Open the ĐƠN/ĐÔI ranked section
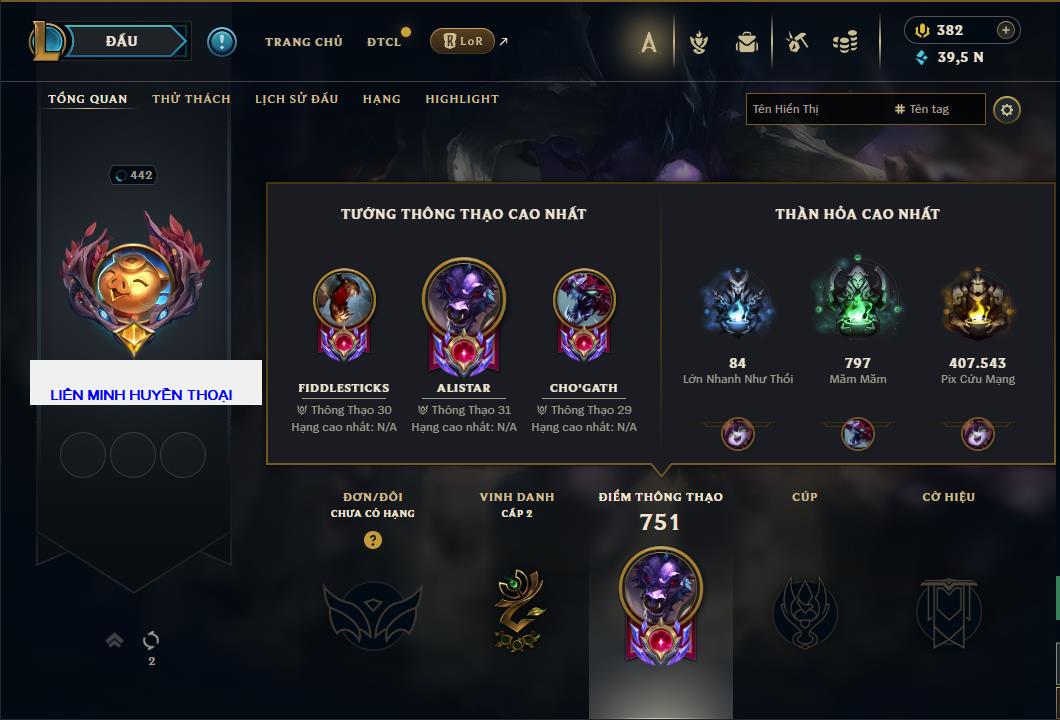The image size is (1060, 720). tap(372, 603)
